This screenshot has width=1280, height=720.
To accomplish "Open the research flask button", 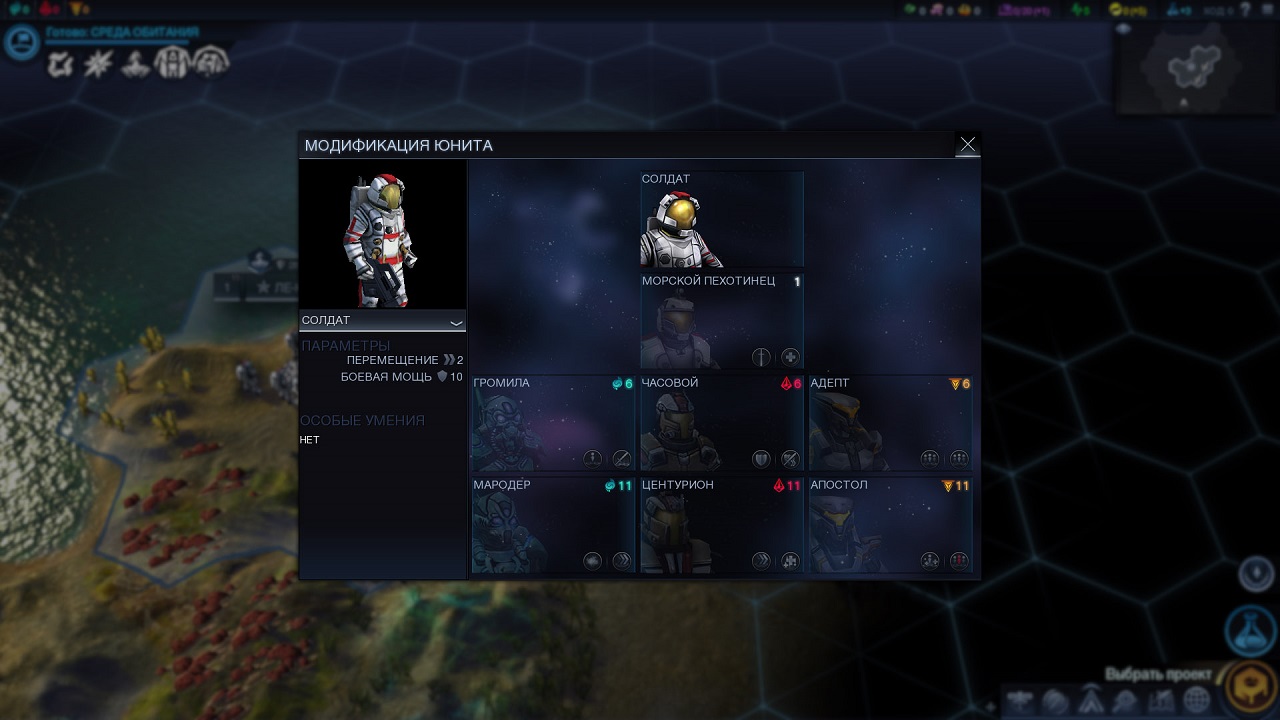I will [x=1250, y=629].
